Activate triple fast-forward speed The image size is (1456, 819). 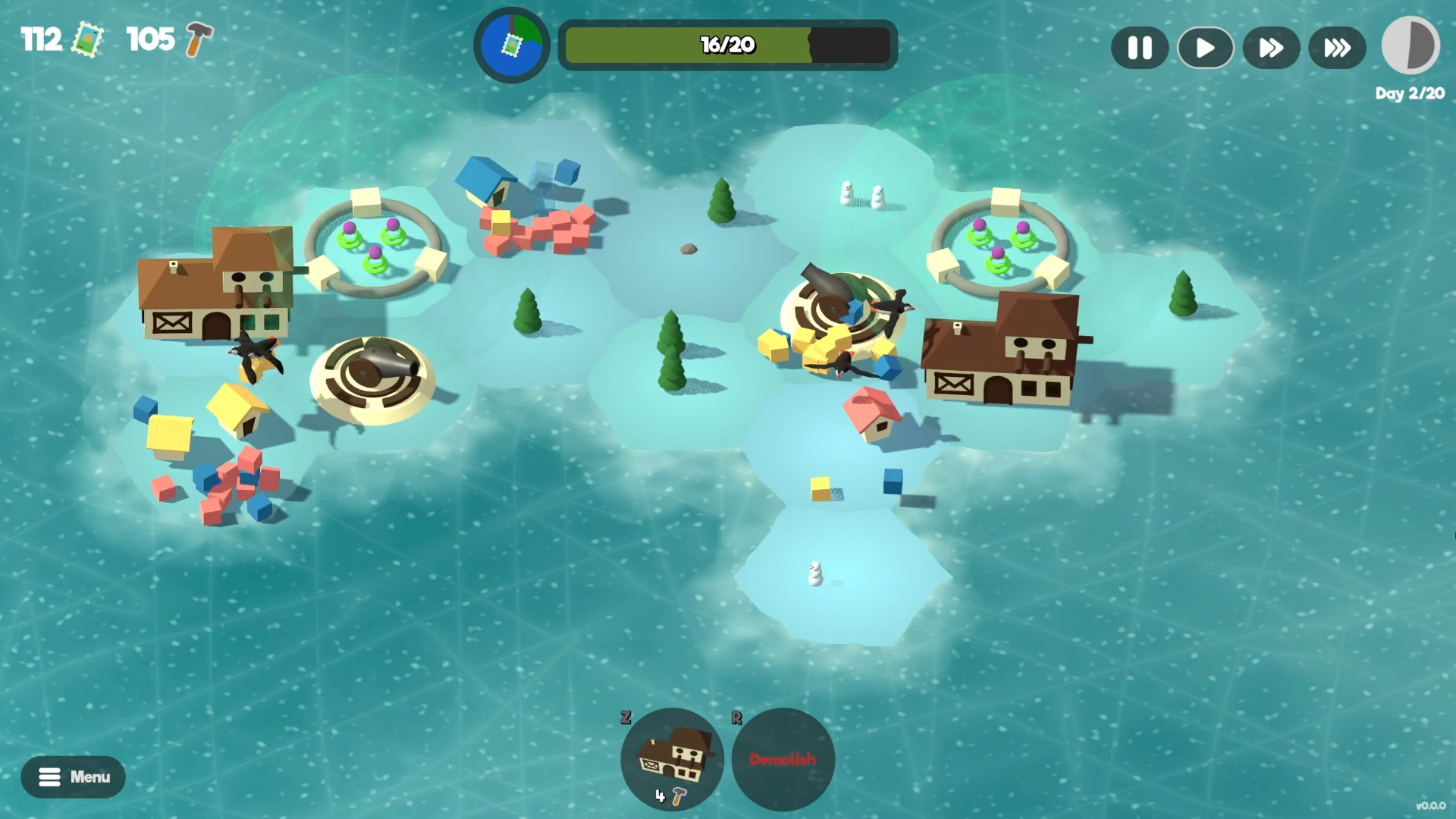[x=1337, y=48]
